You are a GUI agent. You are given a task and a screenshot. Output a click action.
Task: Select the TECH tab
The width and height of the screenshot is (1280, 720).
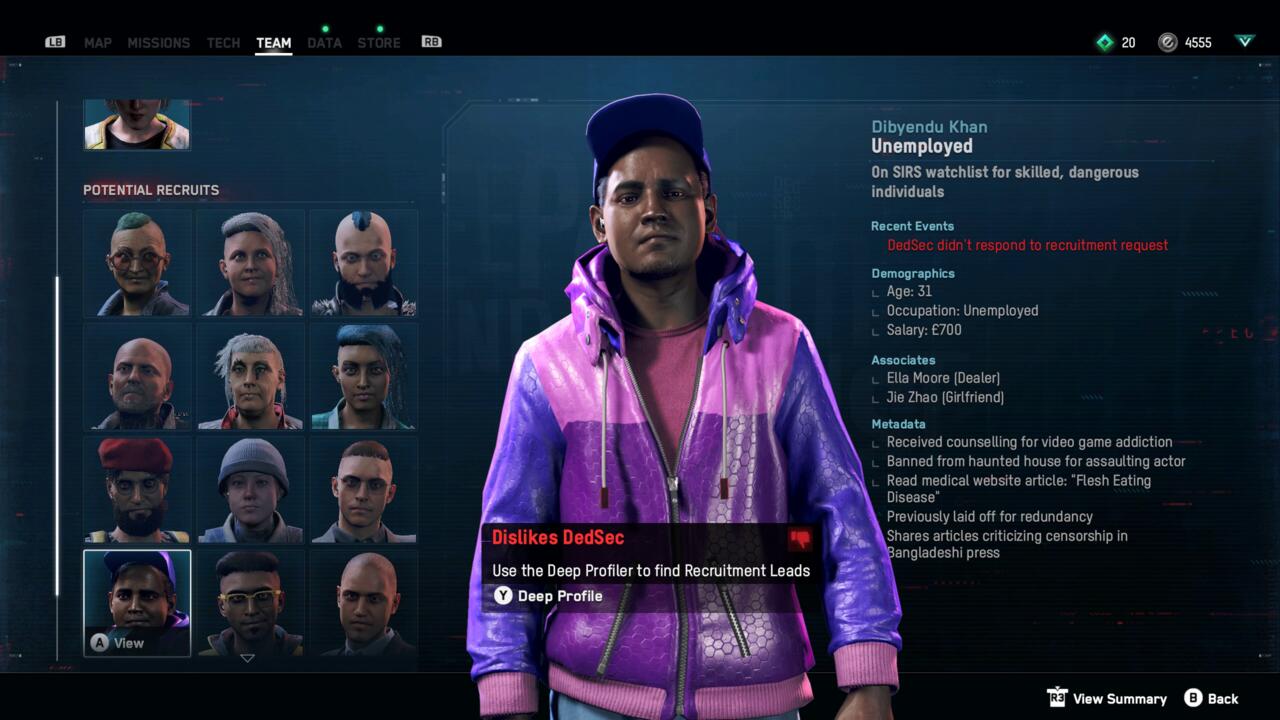pos(223,42)
